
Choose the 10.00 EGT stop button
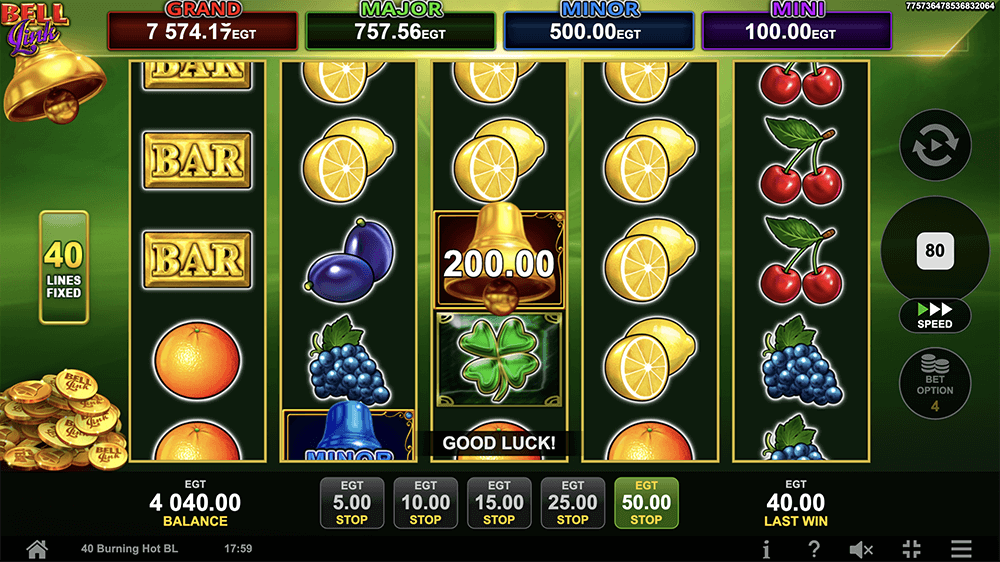click(425, 502)
